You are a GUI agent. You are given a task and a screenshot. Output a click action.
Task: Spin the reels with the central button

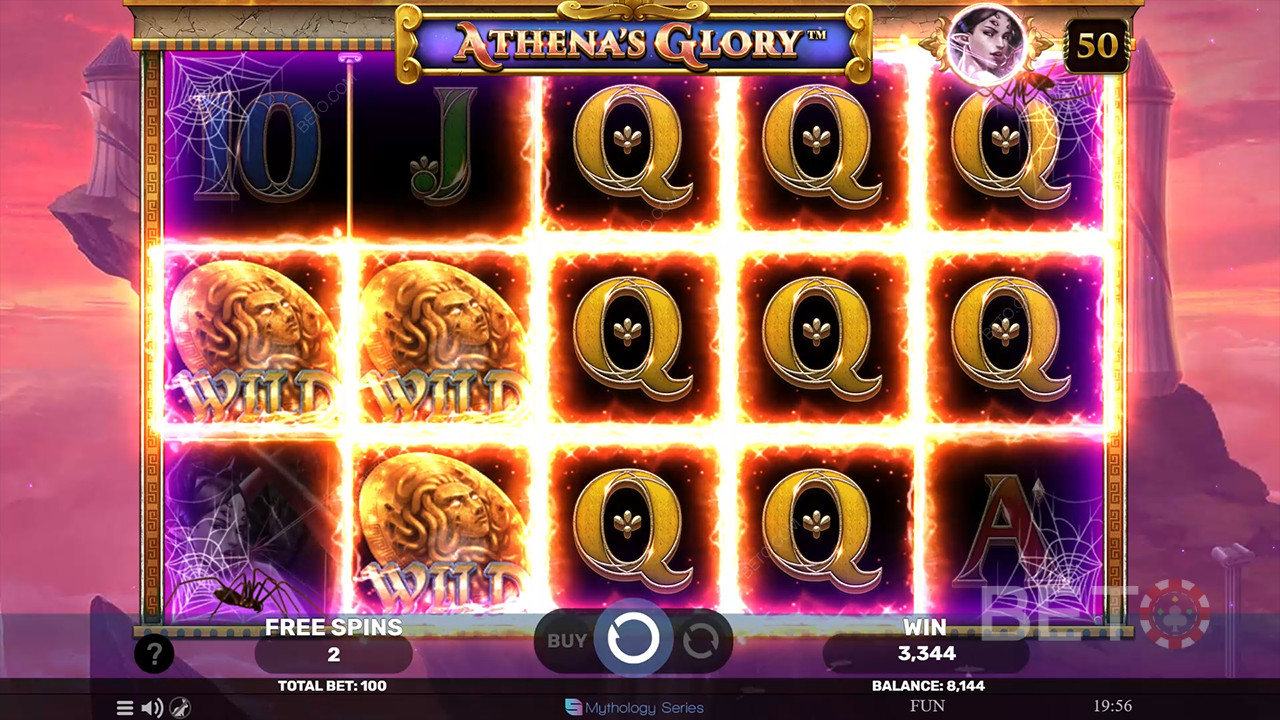pyautogui.click(x=633, y=640)
